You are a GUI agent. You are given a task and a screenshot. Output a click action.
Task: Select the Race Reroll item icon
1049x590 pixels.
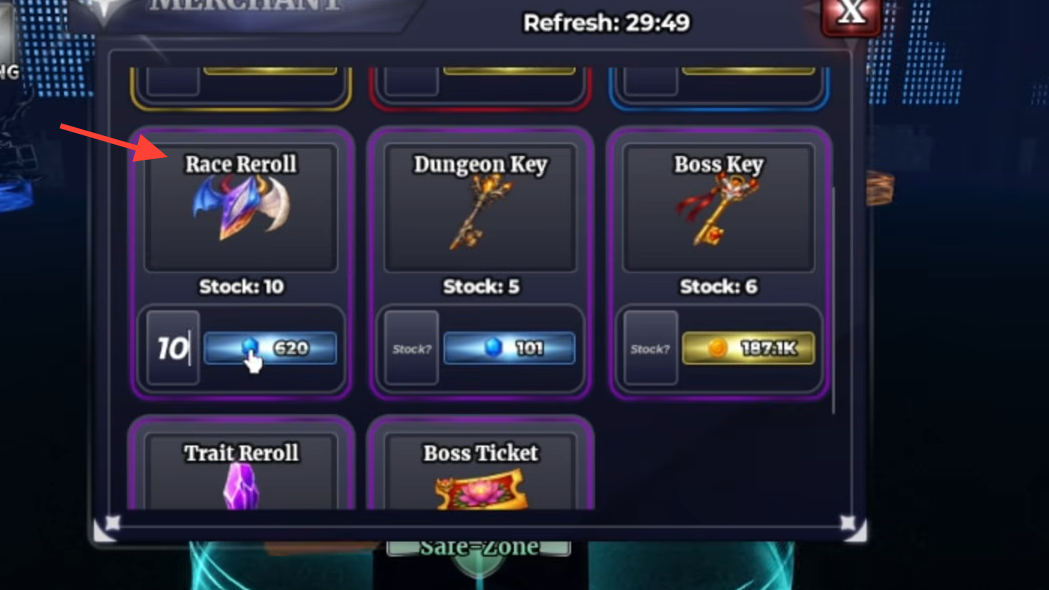click(x=240, y=208)
